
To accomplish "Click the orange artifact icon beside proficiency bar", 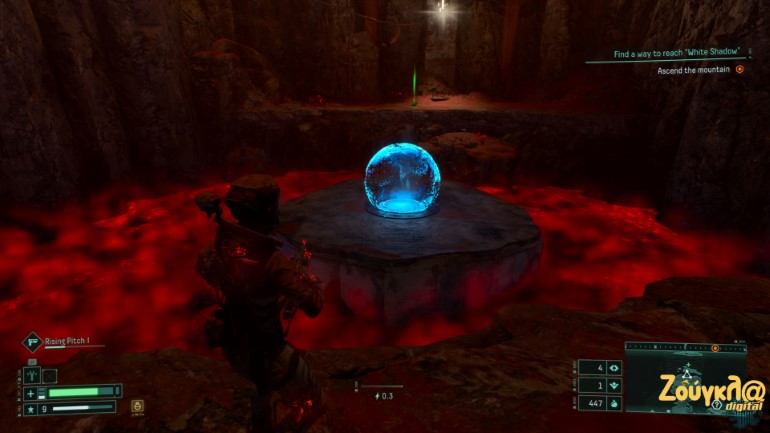I will pyautogui.click(x=136, y=407).
